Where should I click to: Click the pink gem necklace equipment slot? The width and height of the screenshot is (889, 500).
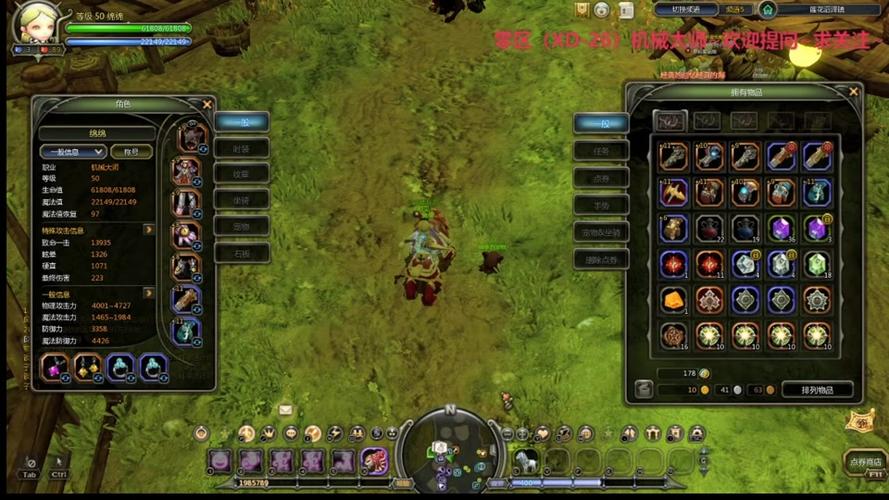point(54,367)
